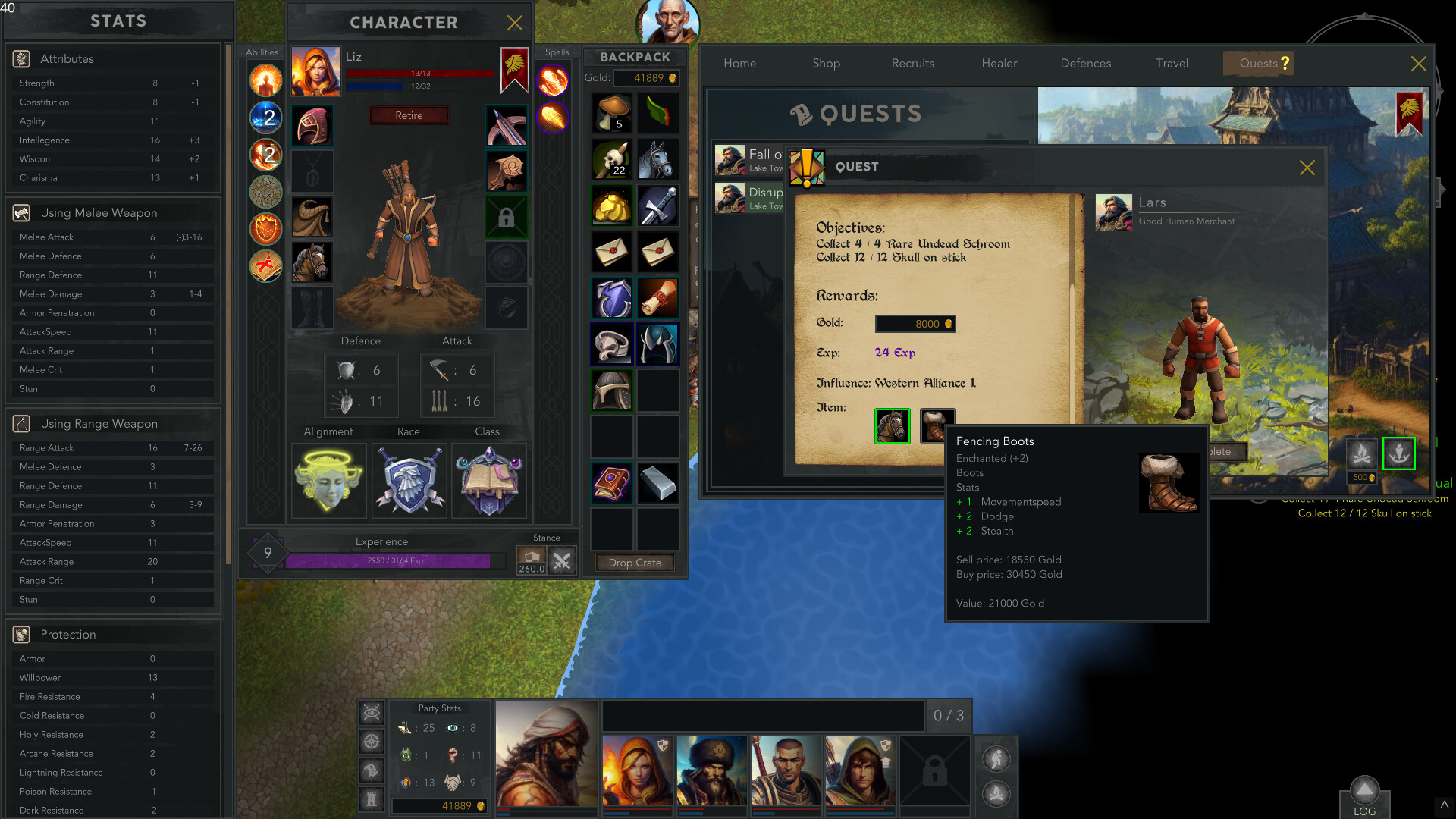The image size is (1456, 819).
Task: Open the quest hint question mark beside Quests
Action: (1284, 64)
